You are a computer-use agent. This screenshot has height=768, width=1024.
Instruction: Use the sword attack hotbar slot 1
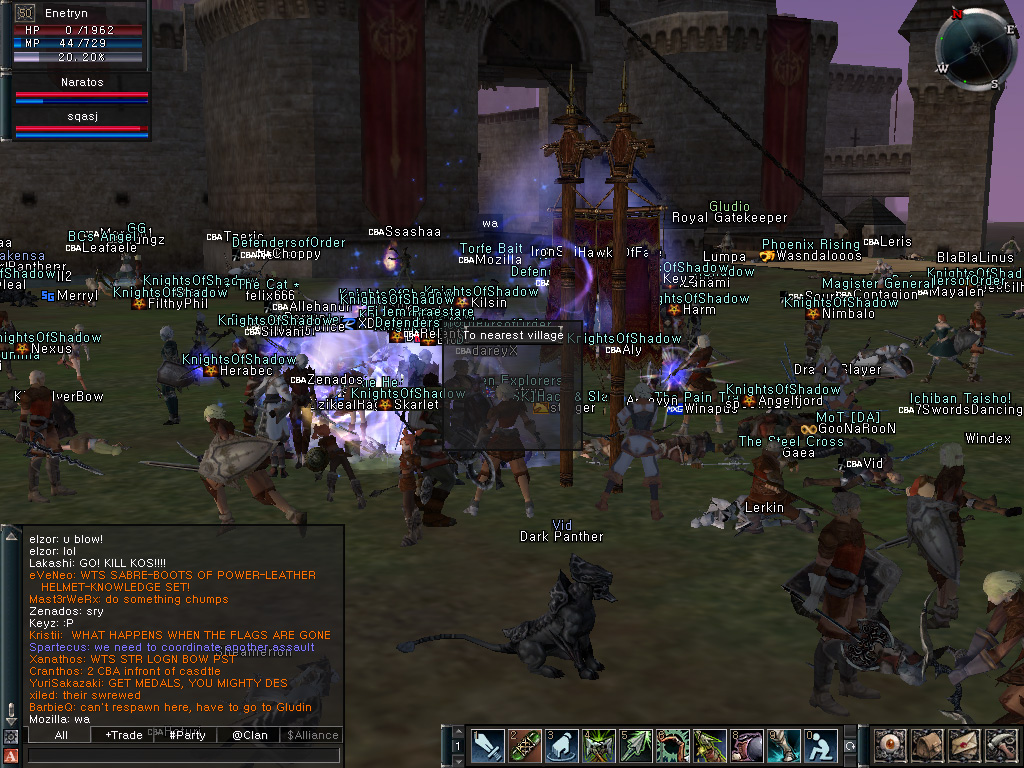tap(487, 746)
